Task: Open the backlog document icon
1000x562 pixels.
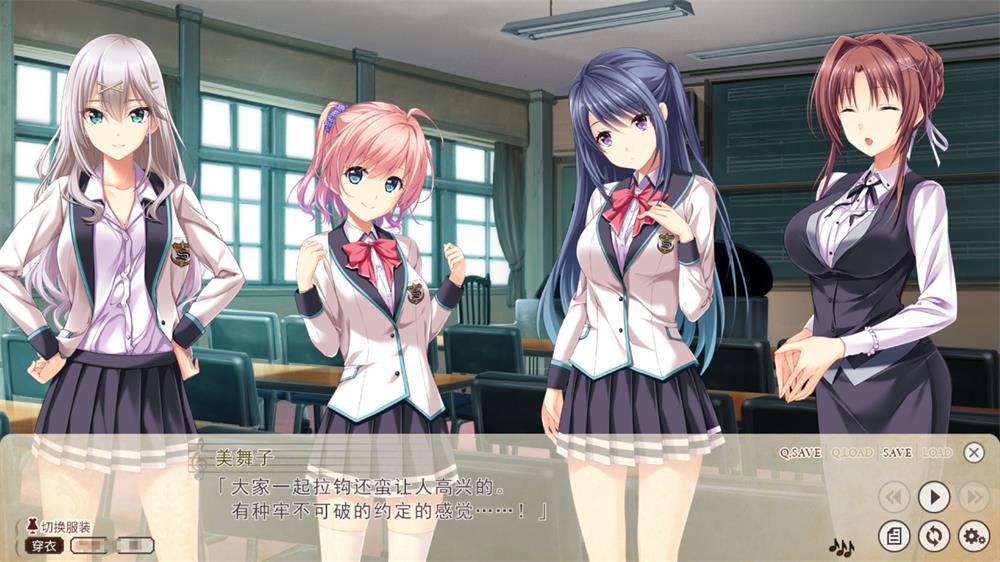Action: point(894,536)
